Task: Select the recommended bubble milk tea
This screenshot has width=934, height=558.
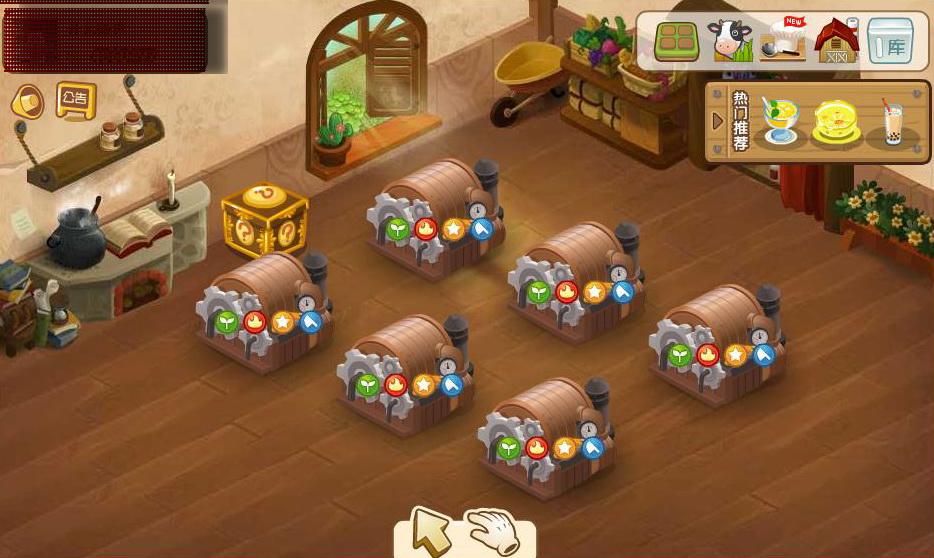Action: [892, 122]
